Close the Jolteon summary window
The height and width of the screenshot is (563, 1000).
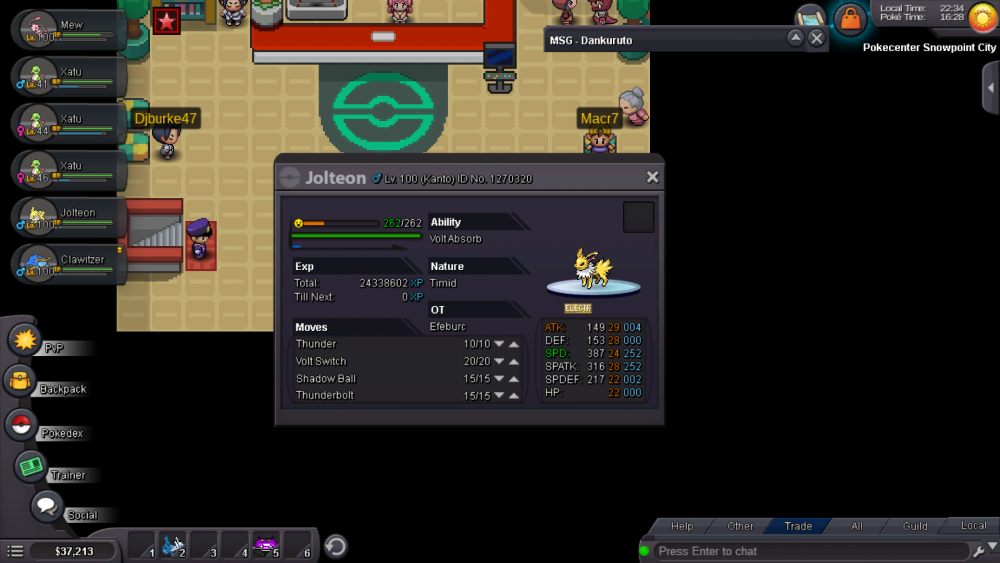[652, 177]
